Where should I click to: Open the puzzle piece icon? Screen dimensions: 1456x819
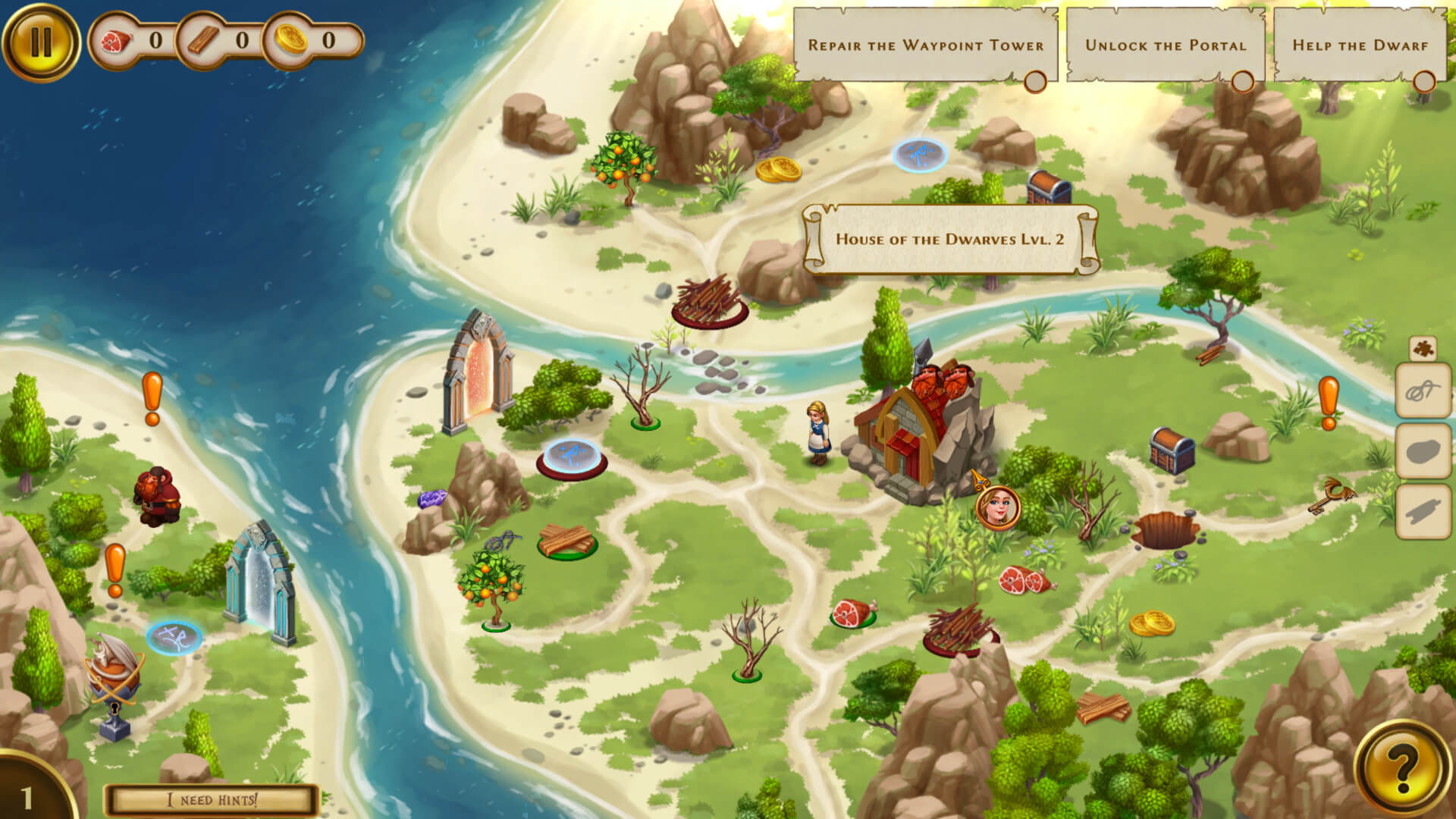pos(1423,349)
